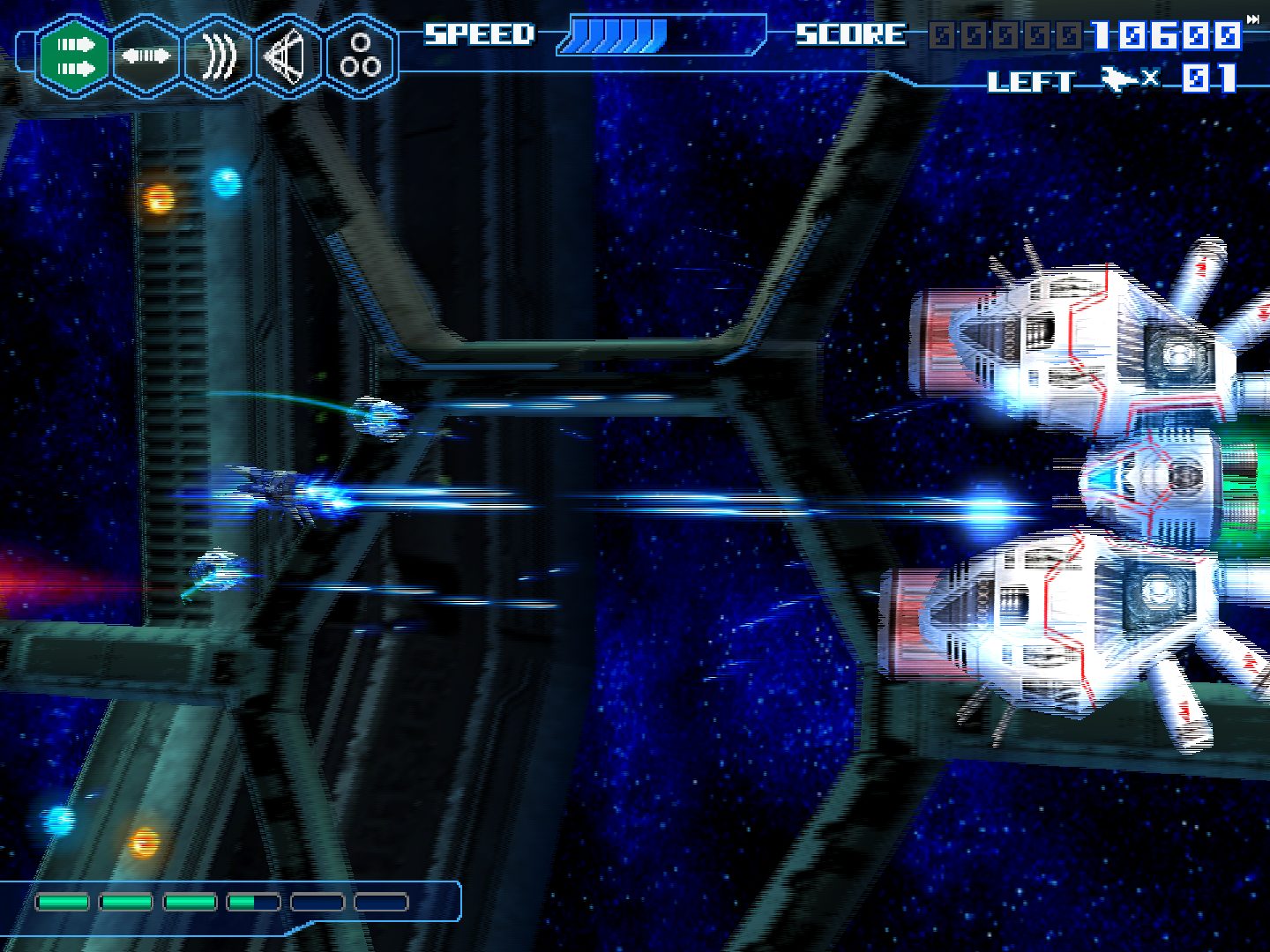Screen dimensions: 1270x952
Task: Click the fast-forward indicator in the corner
Action: point(1253,19)
